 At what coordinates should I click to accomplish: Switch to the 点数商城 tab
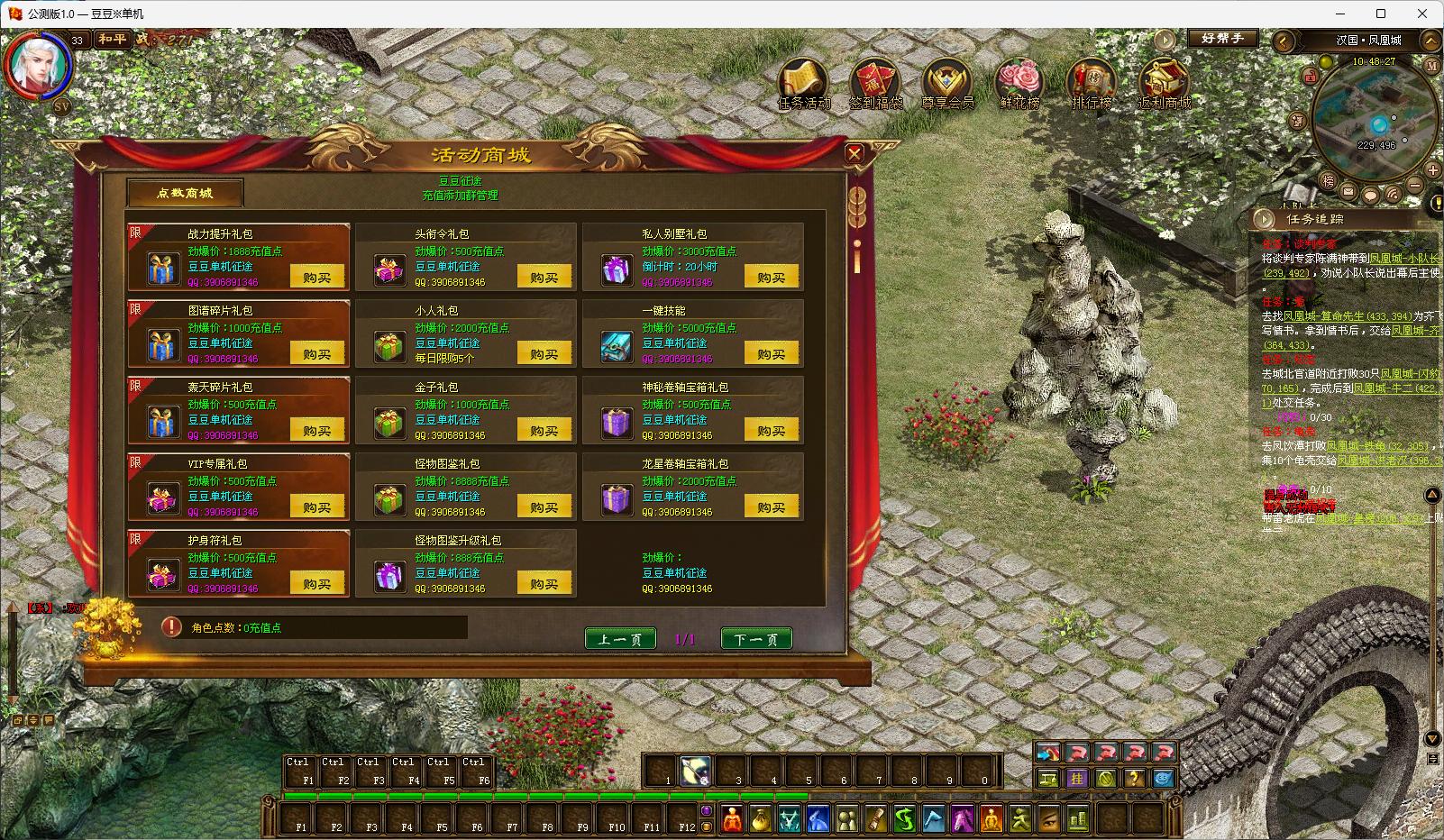(185, 193)
